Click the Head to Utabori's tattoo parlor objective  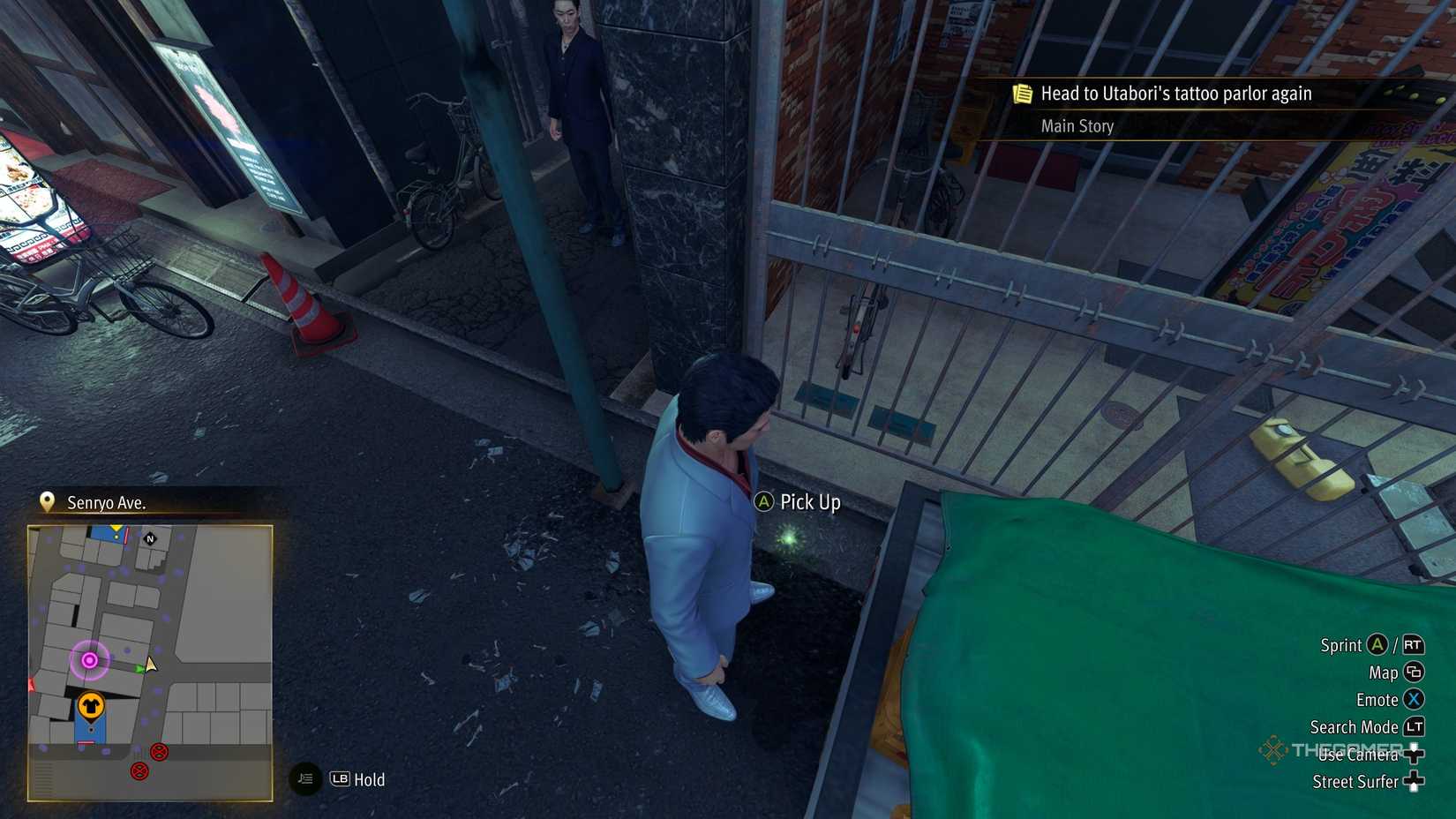coord(1176,93)
